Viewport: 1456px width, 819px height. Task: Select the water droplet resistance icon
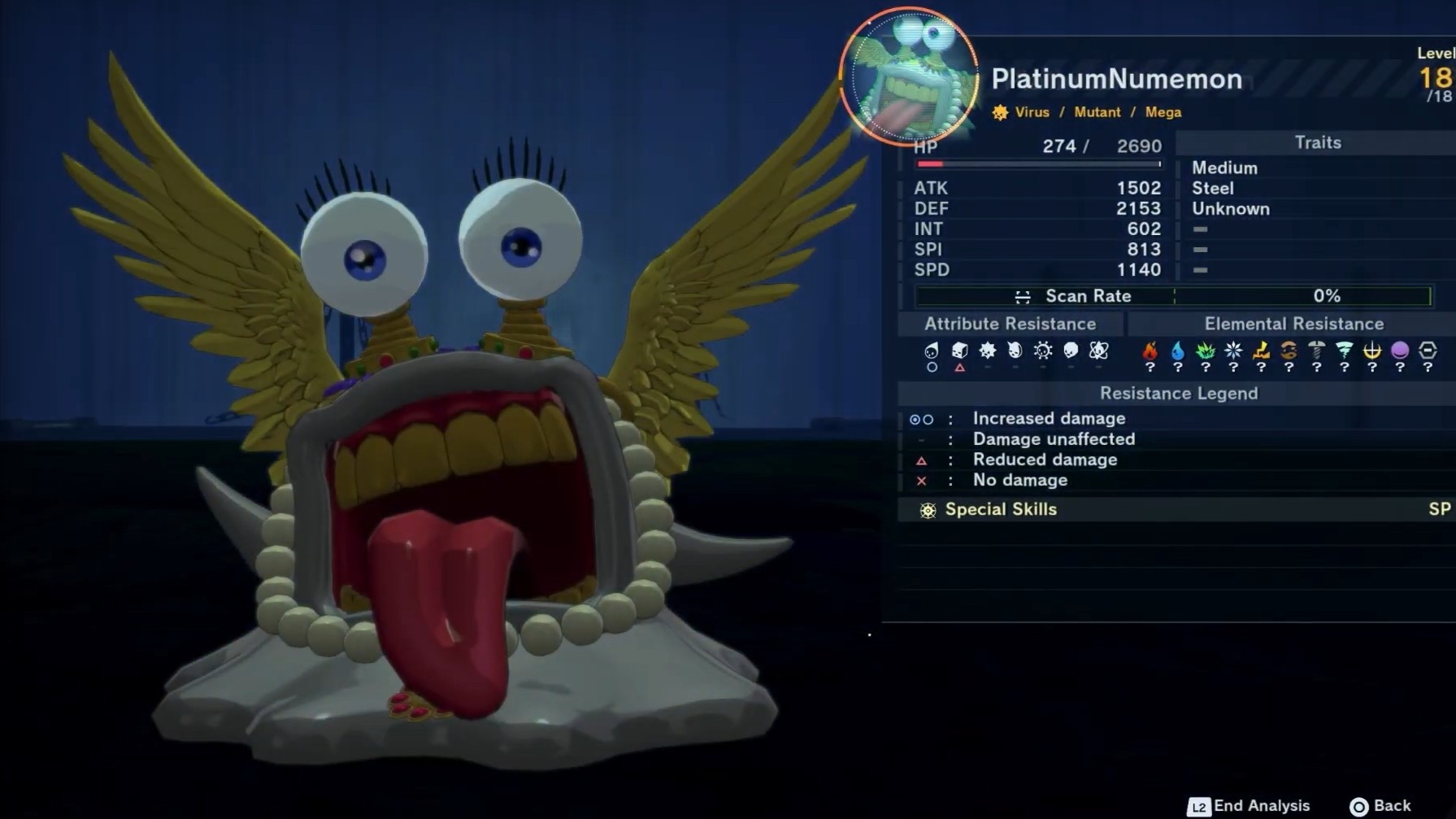[x=1177, y=351]
